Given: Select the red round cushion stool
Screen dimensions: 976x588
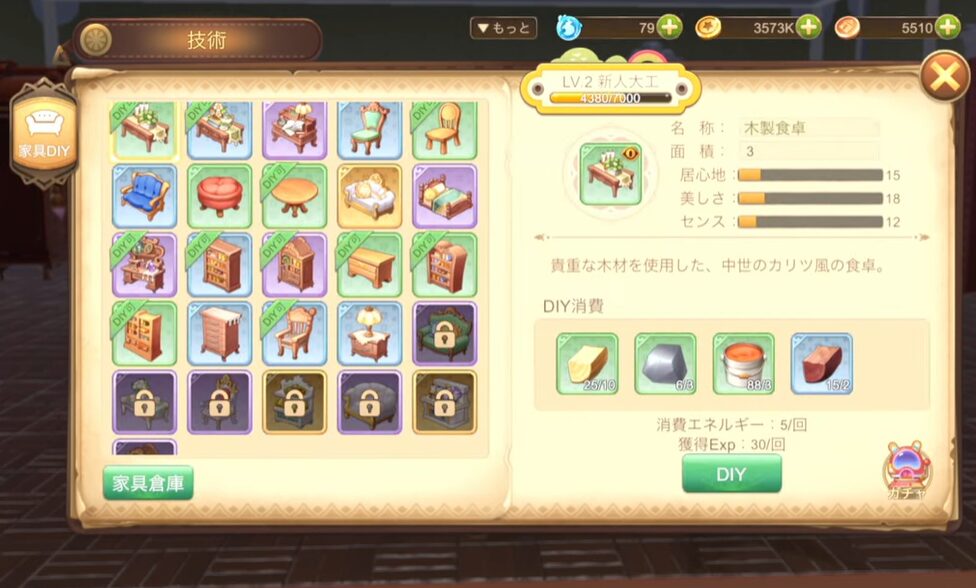Looking at the screenshot, I should [x=219, y=196].
